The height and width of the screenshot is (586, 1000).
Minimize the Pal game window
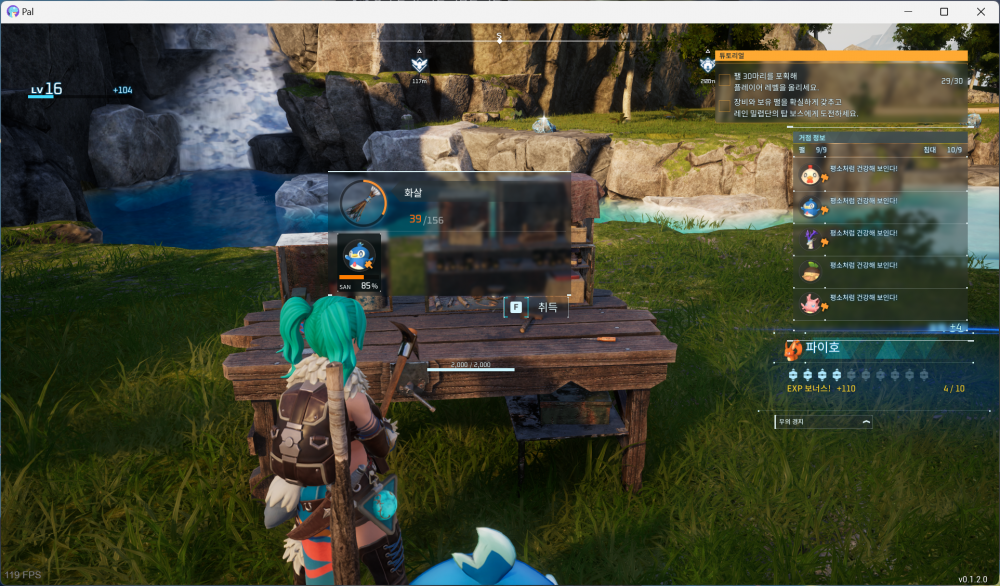909,11
